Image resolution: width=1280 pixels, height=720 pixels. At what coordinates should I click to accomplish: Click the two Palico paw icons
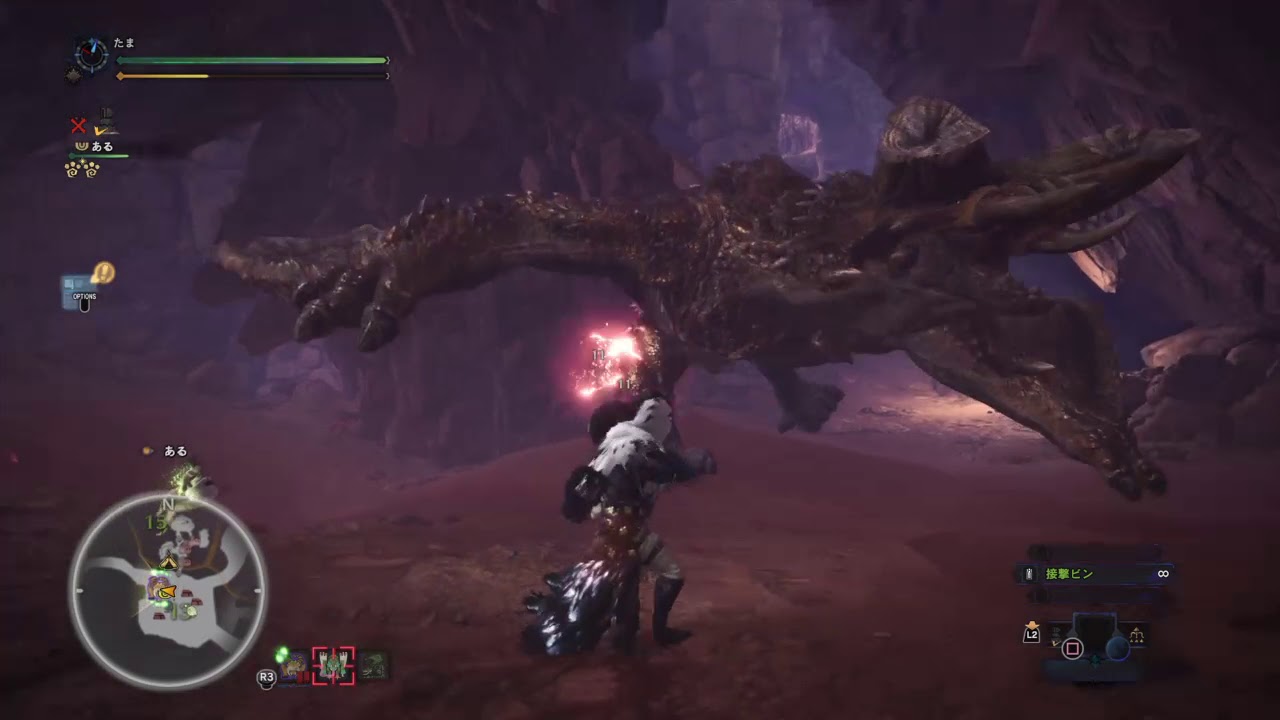point(82,169)
